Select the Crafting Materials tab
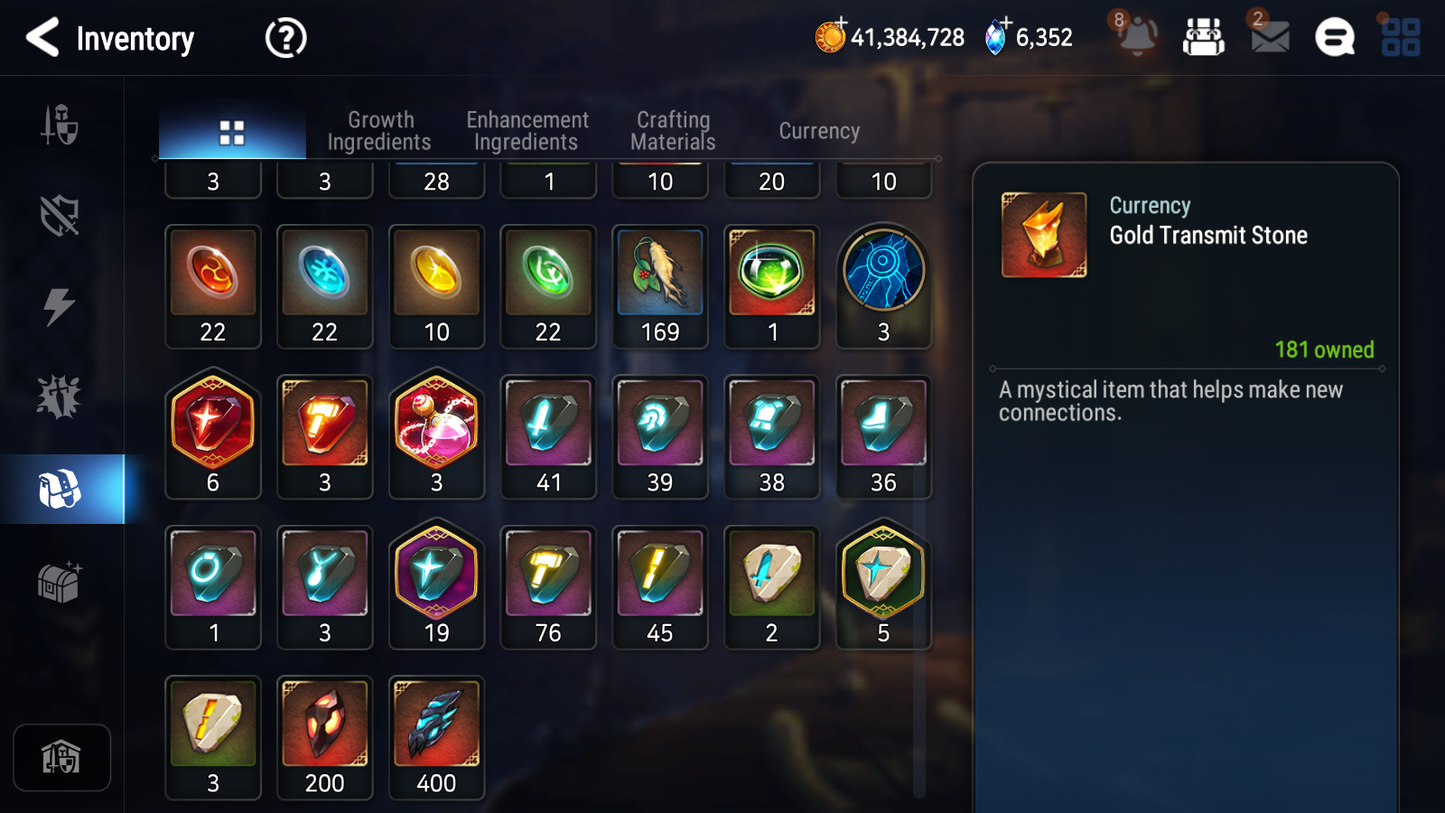 pyautogui.click(x=672, y=130)
